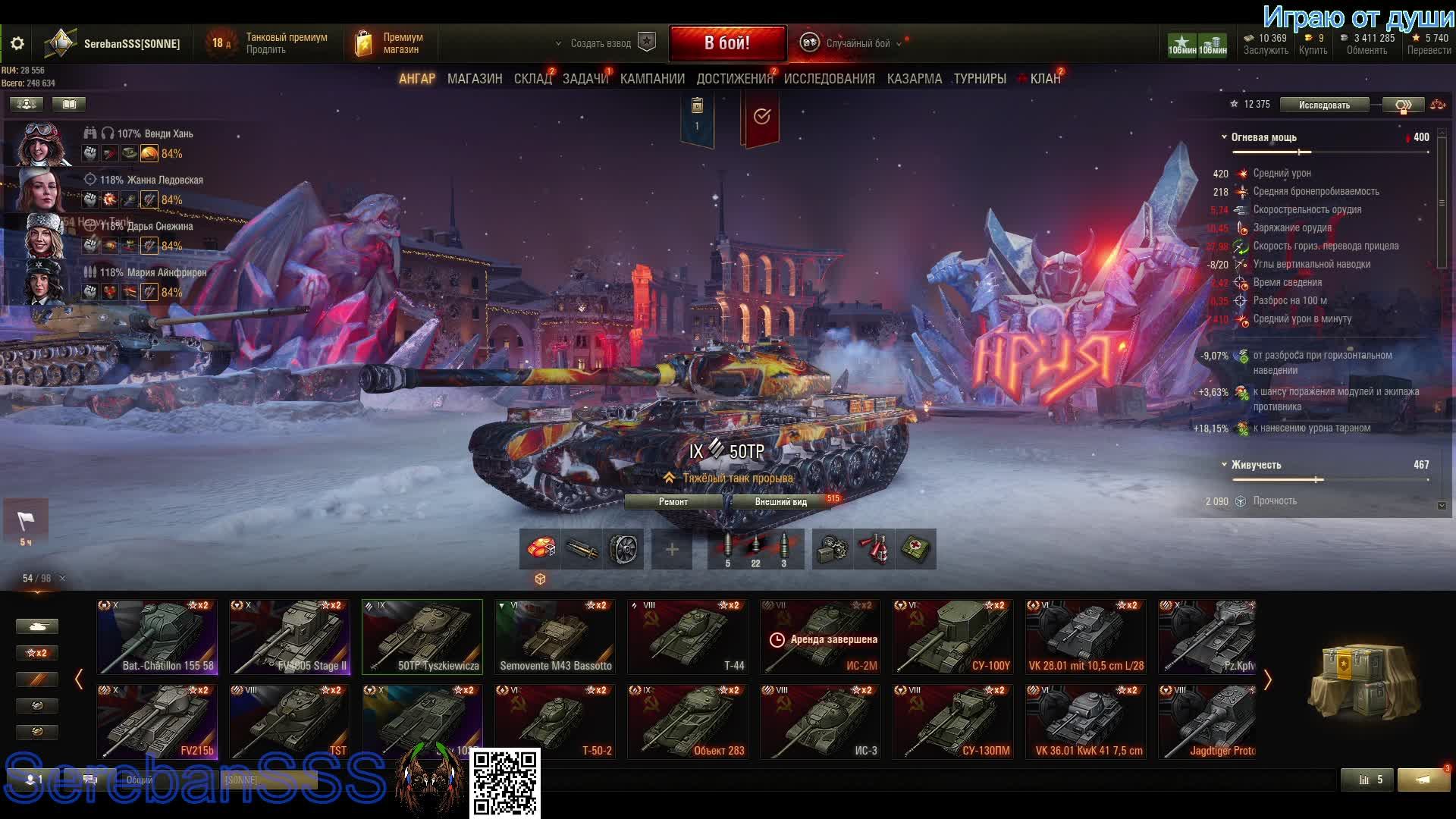Click the Исследовать button

click(x=1324, y=105)
